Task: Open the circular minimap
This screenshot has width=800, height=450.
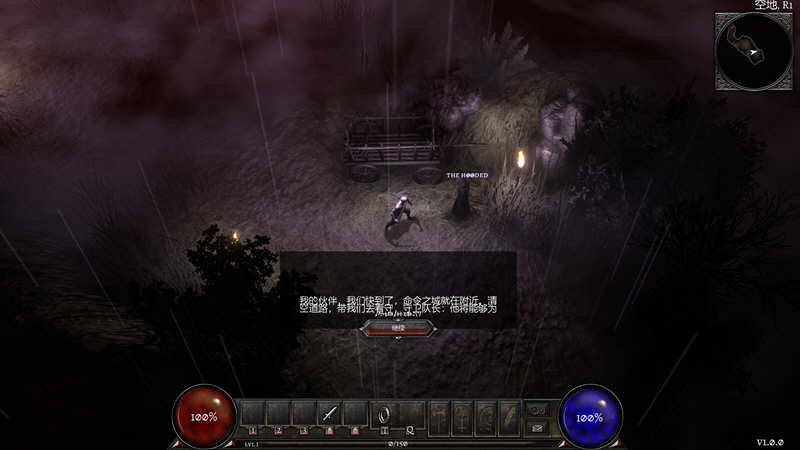Action: (753, 51)
